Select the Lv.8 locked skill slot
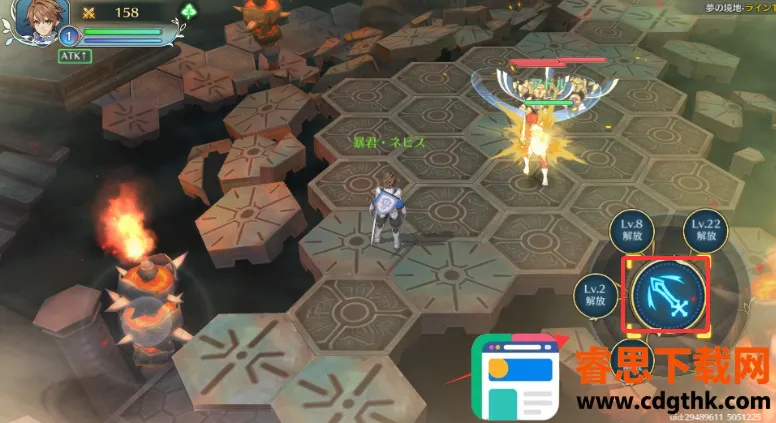The image size is (776, 423). [631, 231]
